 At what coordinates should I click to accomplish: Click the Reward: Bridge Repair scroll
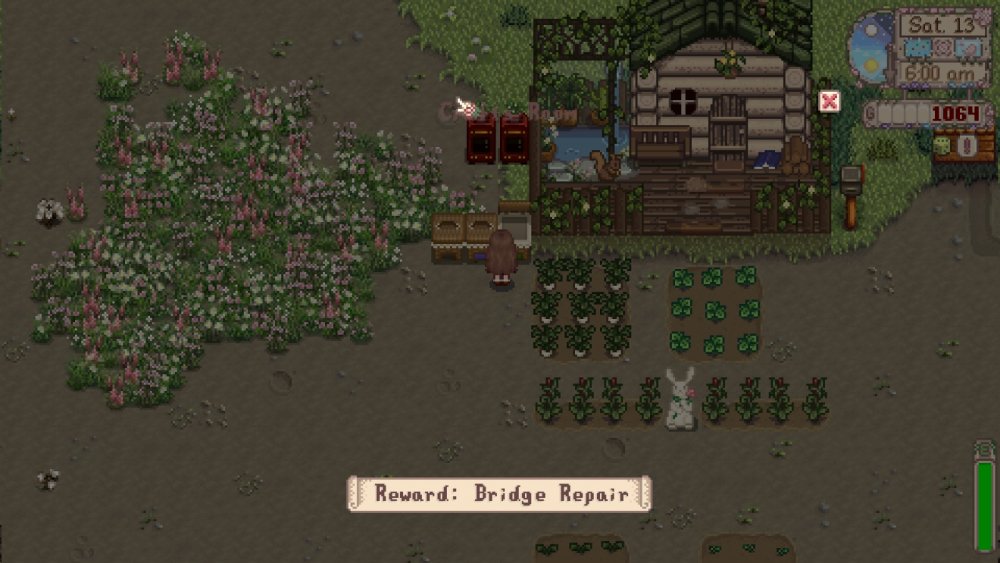point(499,493)
